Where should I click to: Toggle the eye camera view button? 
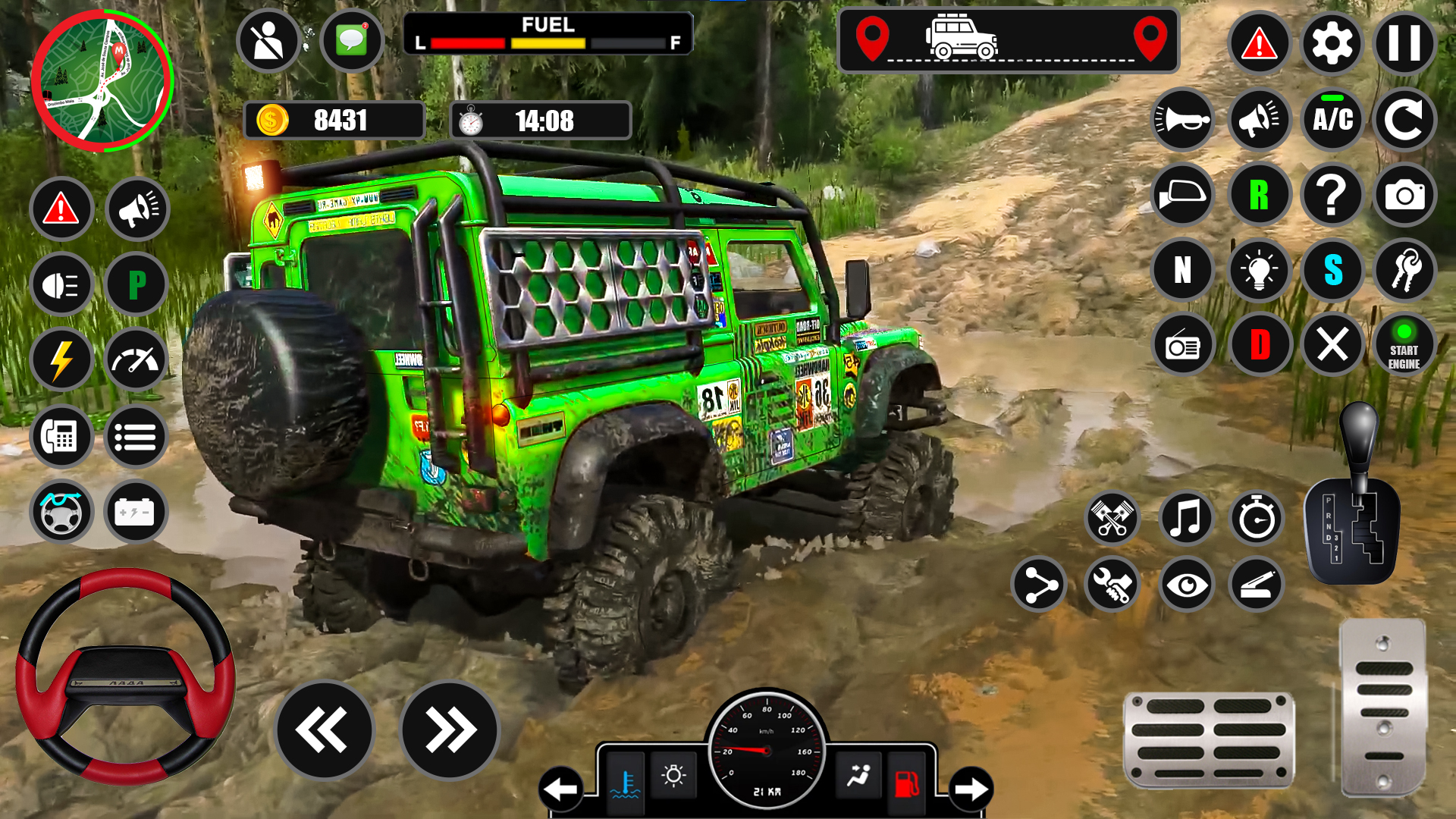[x=1186, y=585]
